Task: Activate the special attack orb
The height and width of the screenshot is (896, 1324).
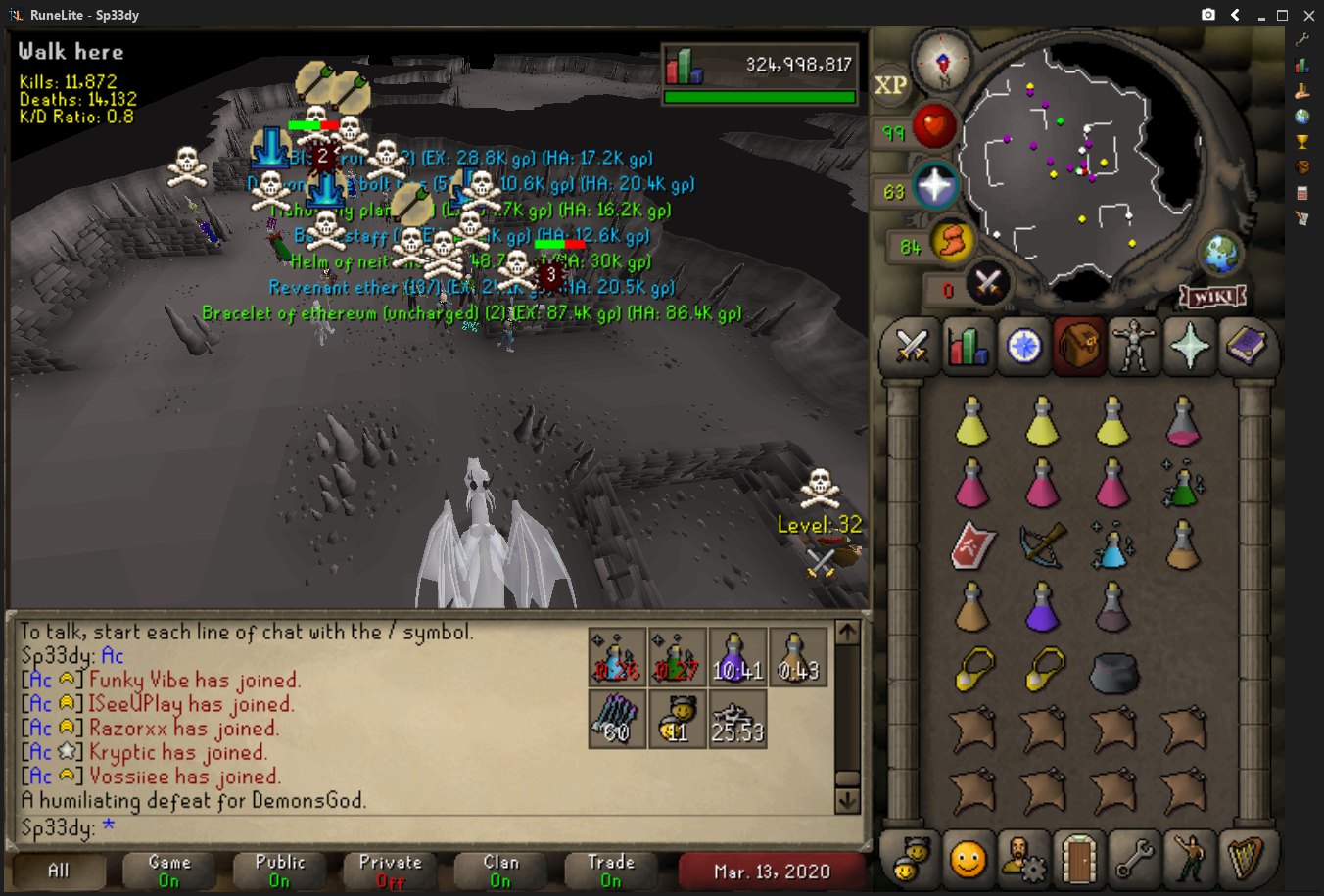Action: [x=987, y=285]
